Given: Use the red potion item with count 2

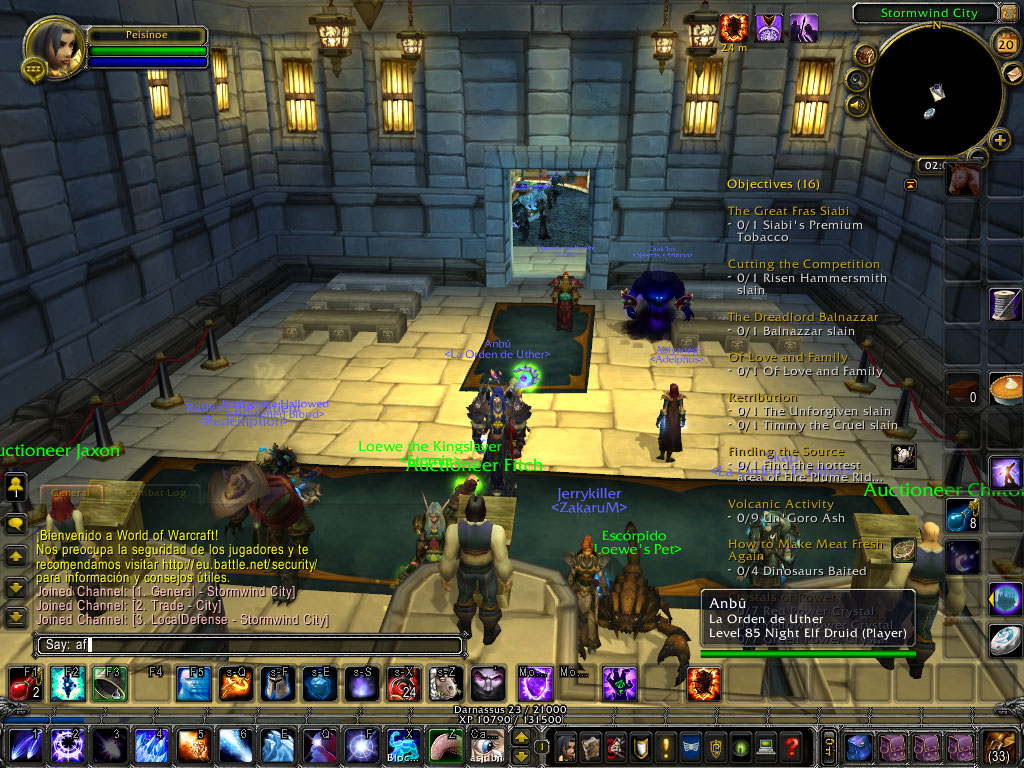Looking at the screenshot, I should [22, 684].
